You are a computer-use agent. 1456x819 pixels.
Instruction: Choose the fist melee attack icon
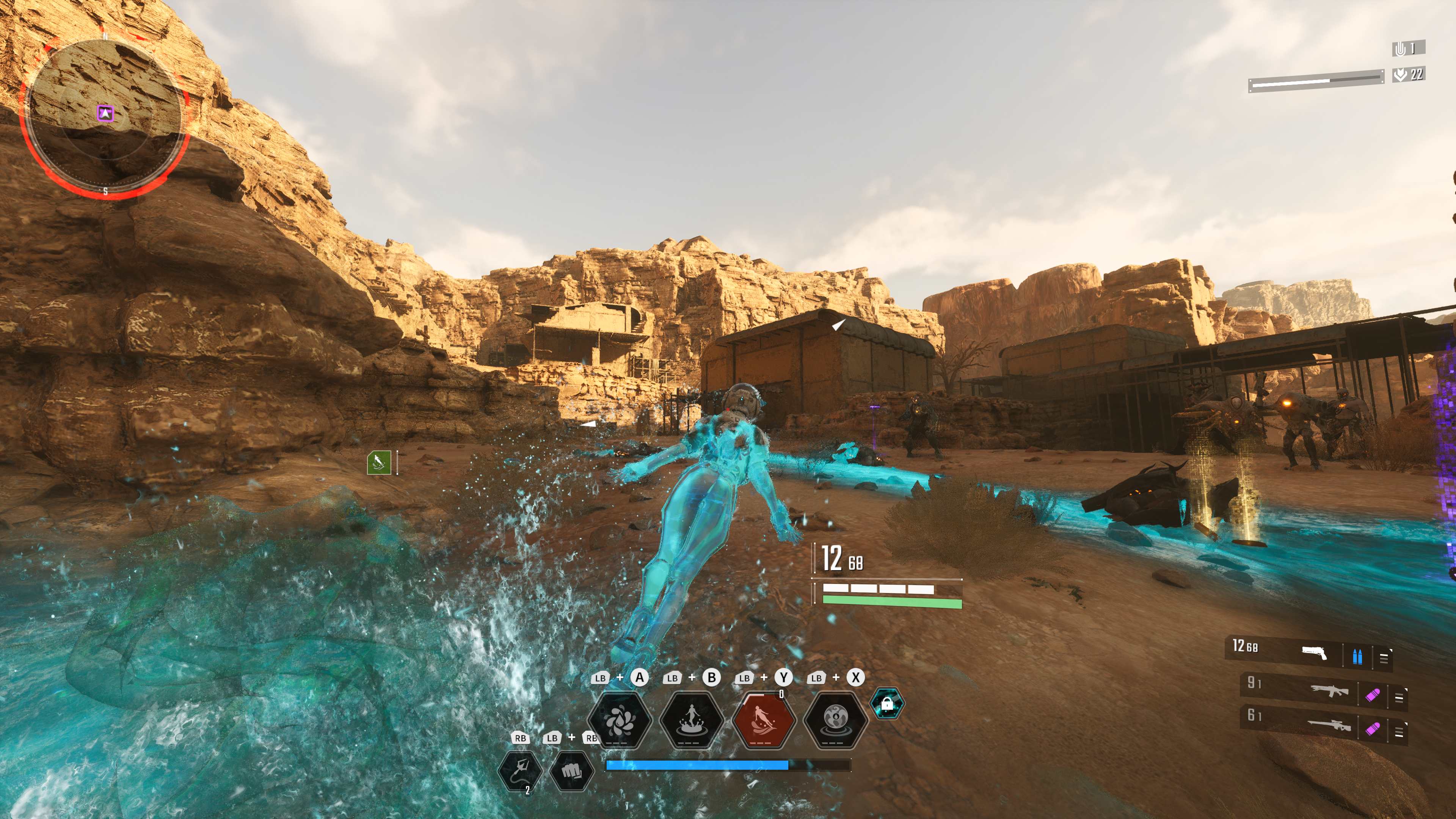[571, 770]
